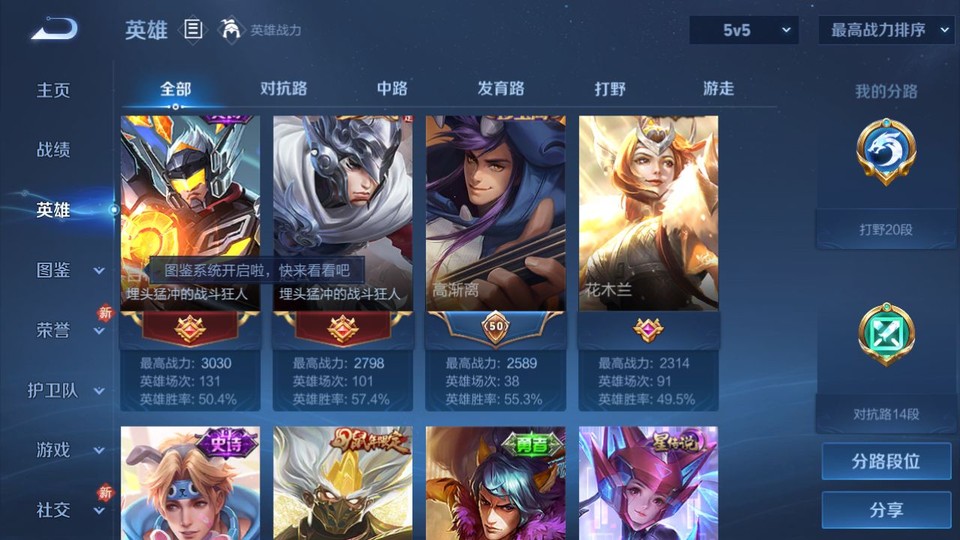This screenshot has height=540, width=960.
Task: Expand the 游戏 menu entry
Action: click(68, 450)
